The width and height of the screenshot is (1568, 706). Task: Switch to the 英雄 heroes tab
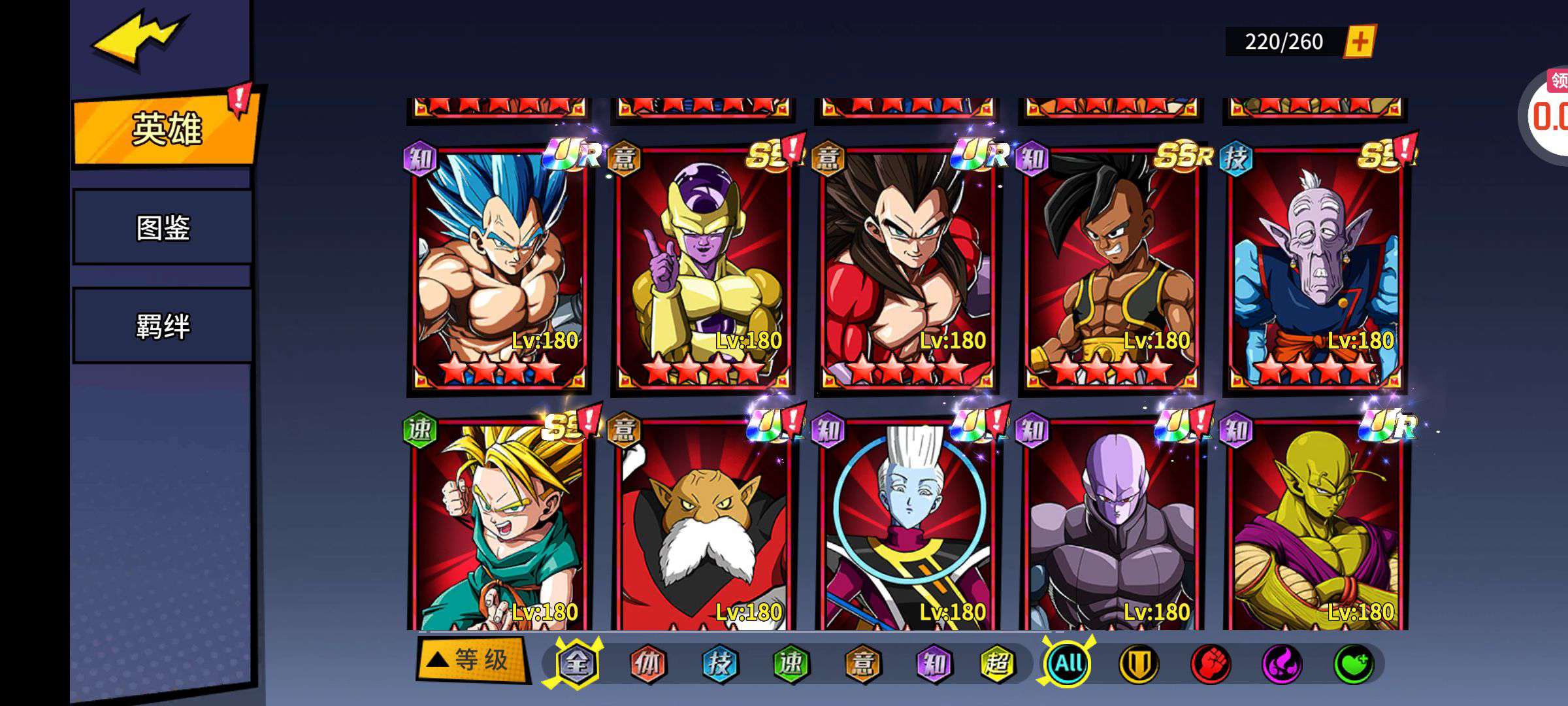point(166,128)
